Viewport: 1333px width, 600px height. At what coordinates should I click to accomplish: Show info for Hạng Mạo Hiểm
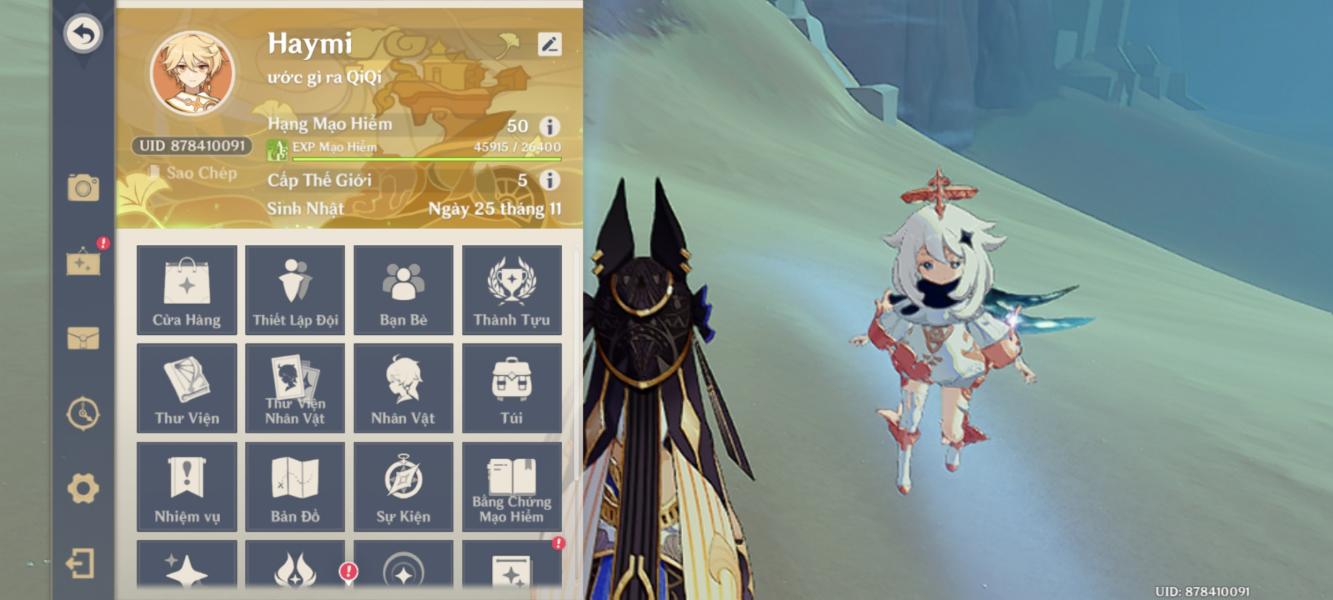[549, 126]
